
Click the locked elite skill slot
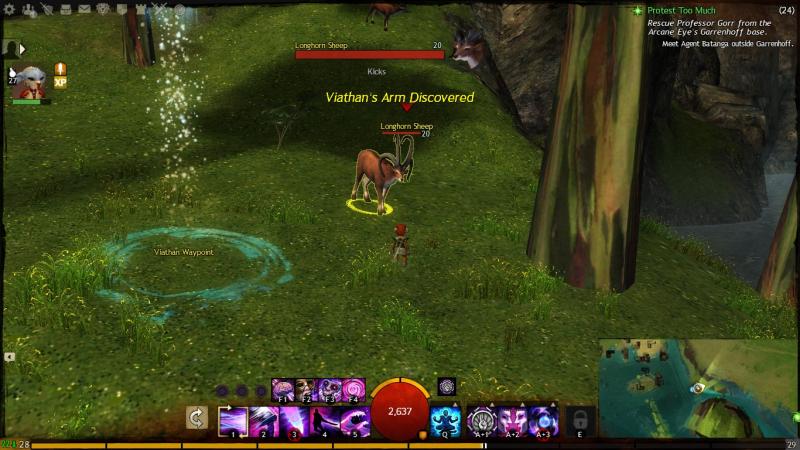coord(580,420)
